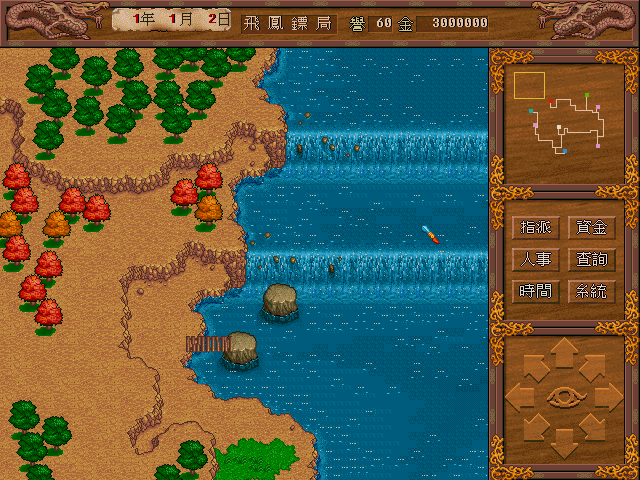The width and height of the screenshot is (640, 480).
Task: Click the down-right diagonal arrow
Action: pos(595,428)
